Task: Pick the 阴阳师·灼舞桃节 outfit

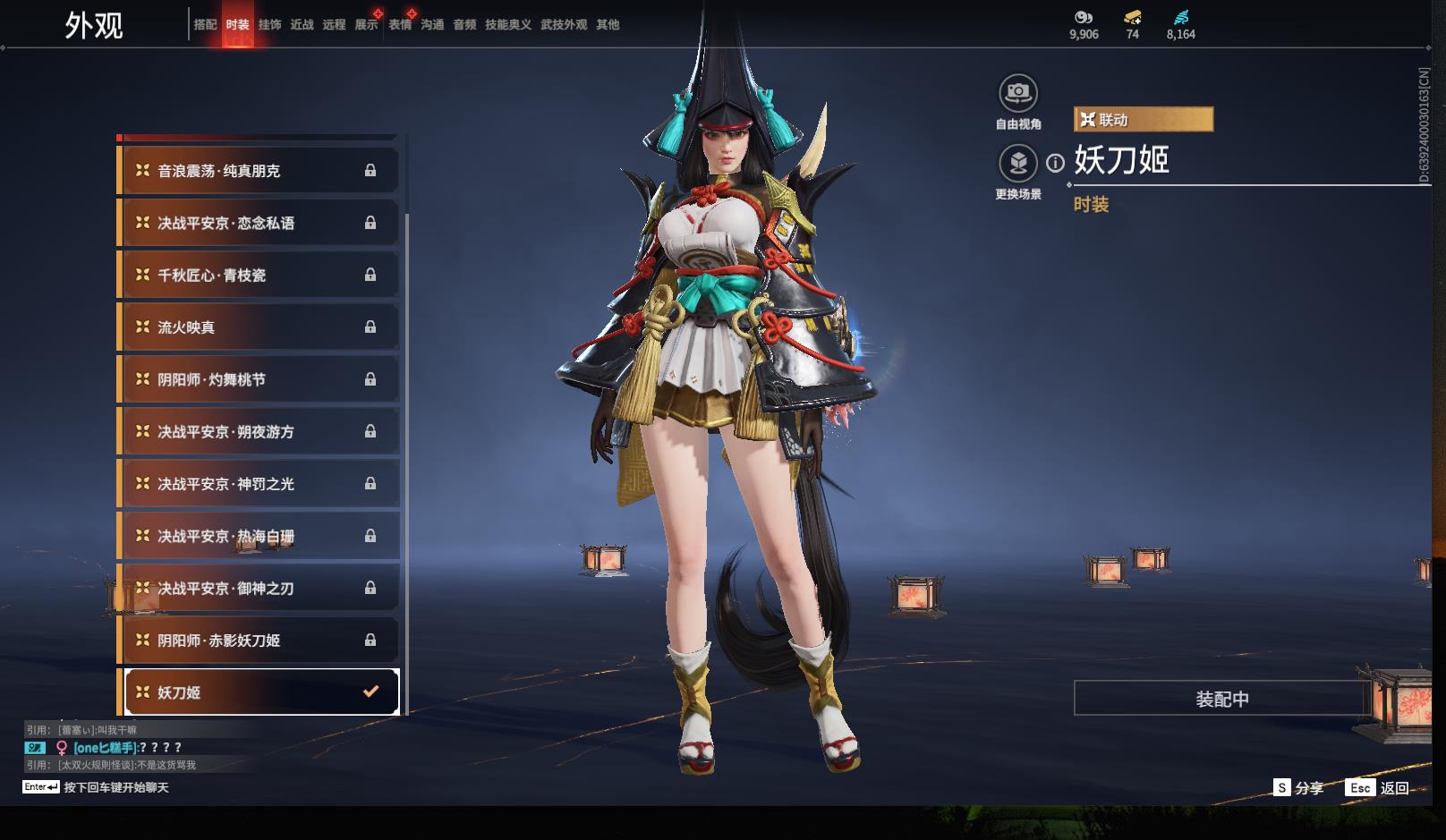Action: (x=259, y=379)
